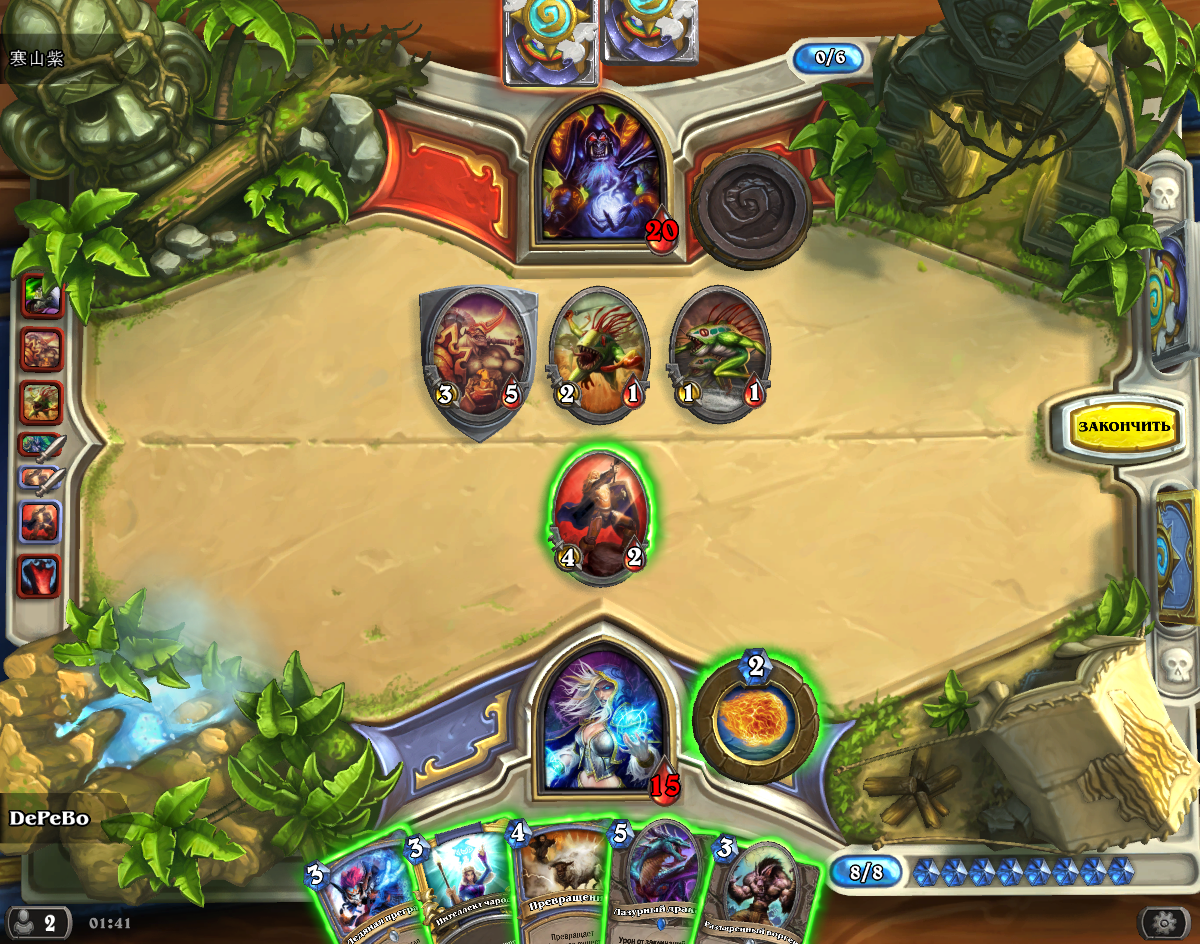This screenshot has width=1200, height=944.
Task: Open the friends list button
Action: (x=38, y=921)
